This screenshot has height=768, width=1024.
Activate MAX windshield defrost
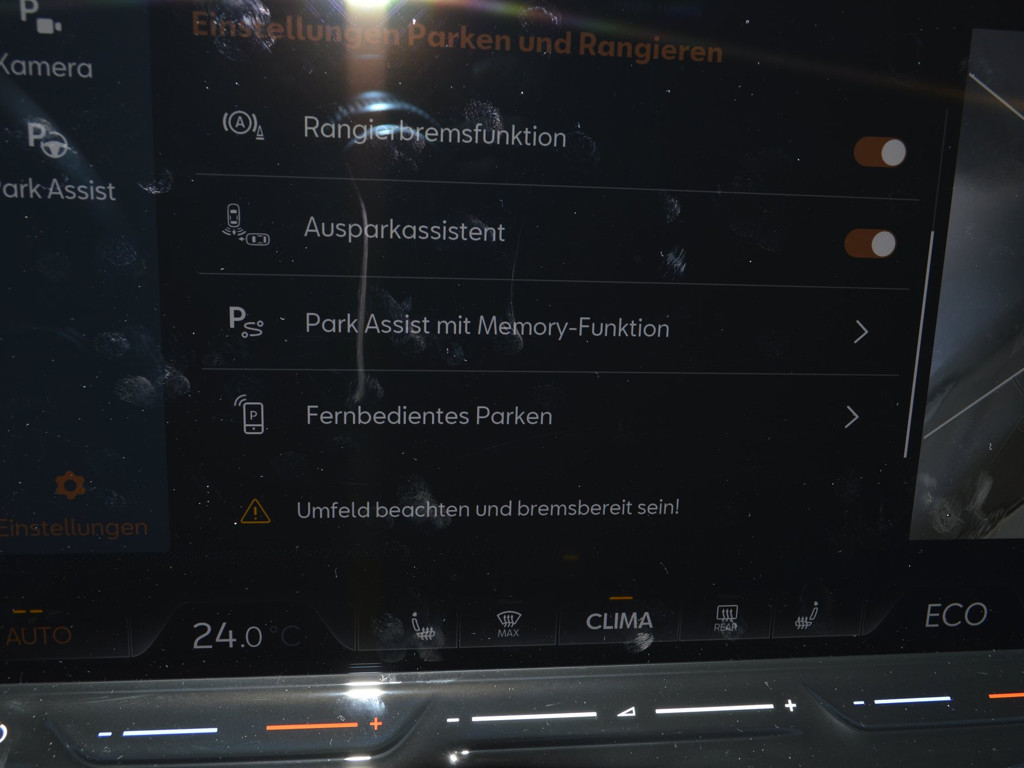pos(508,624)
